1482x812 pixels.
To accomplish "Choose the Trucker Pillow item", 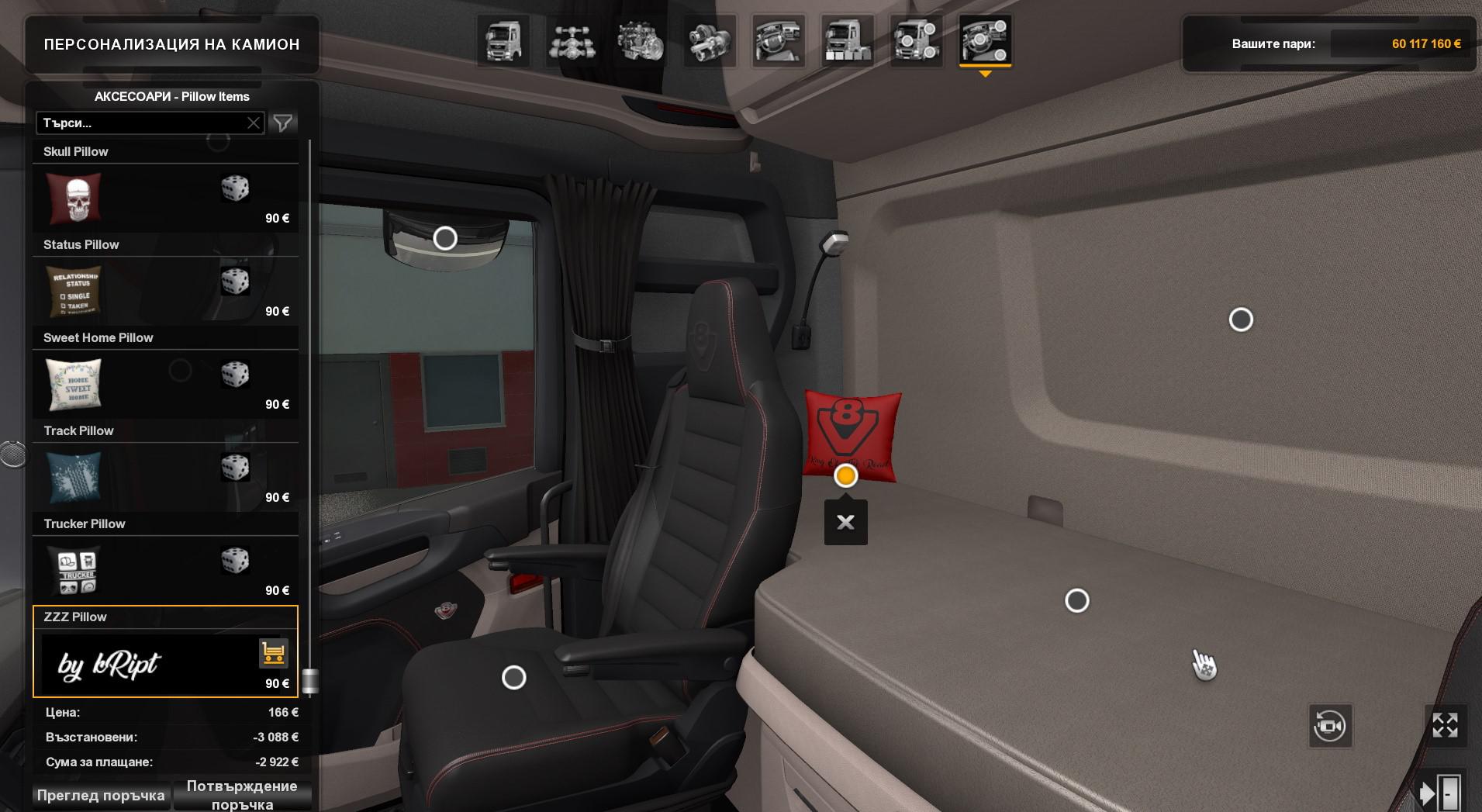I will 165,570.
